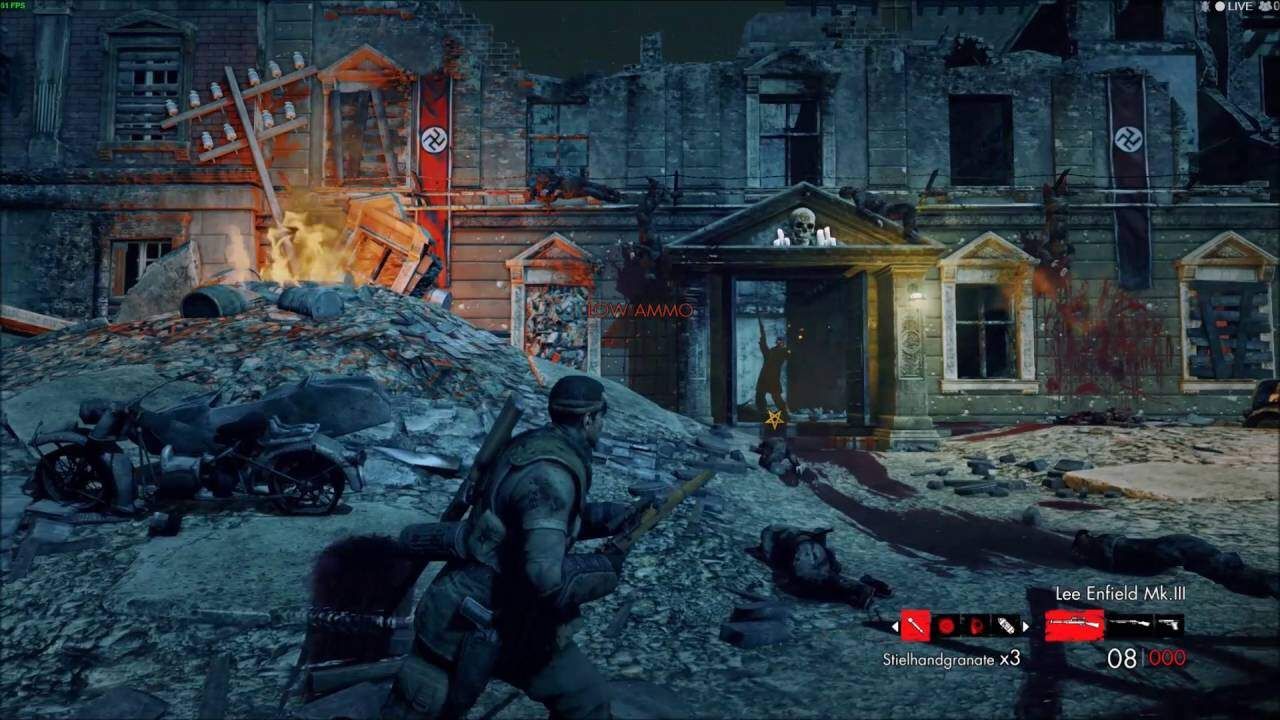
Task: Switch to the submachine gun weapon slot
Action: coord(1129,625)
